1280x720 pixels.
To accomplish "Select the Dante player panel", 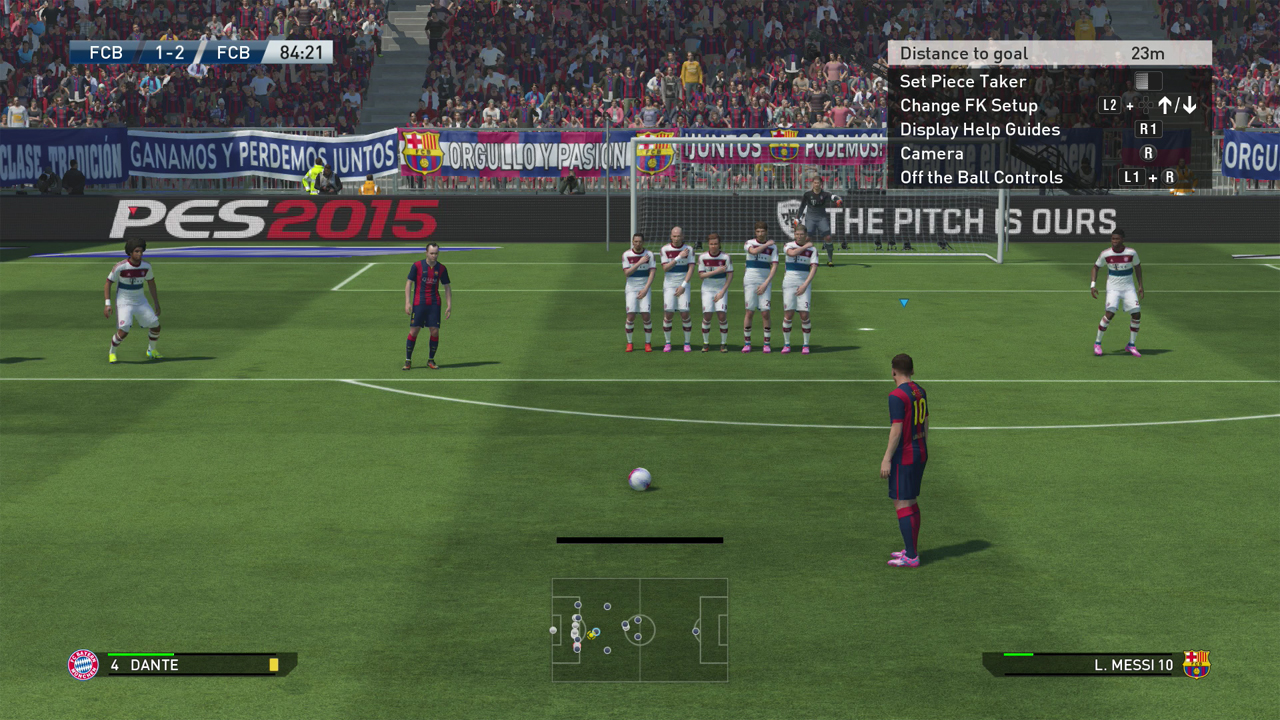I will [x=182, y=664].
